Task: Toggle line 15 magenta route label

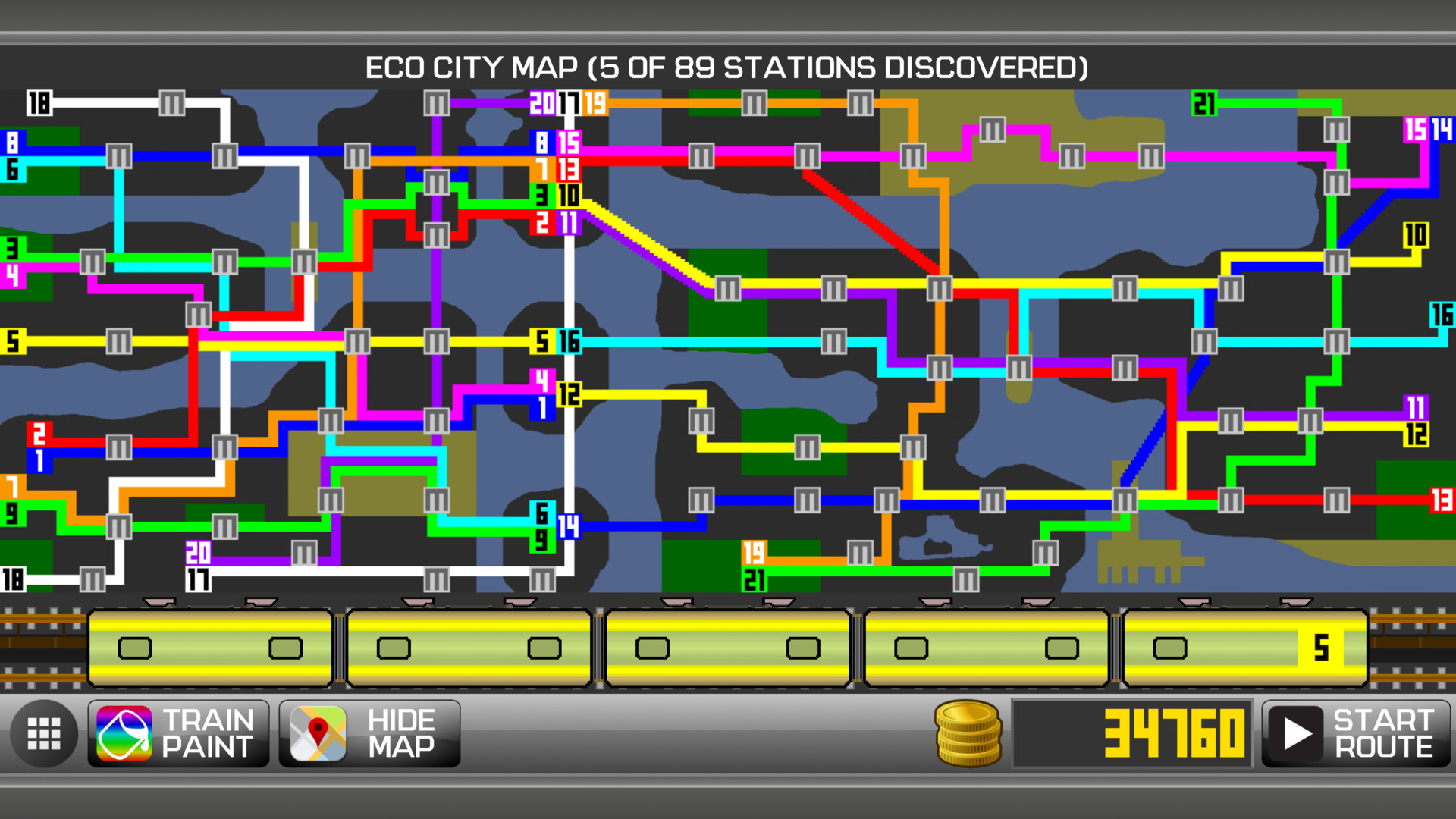Action: pyautogui.click(x=569, y=141)
